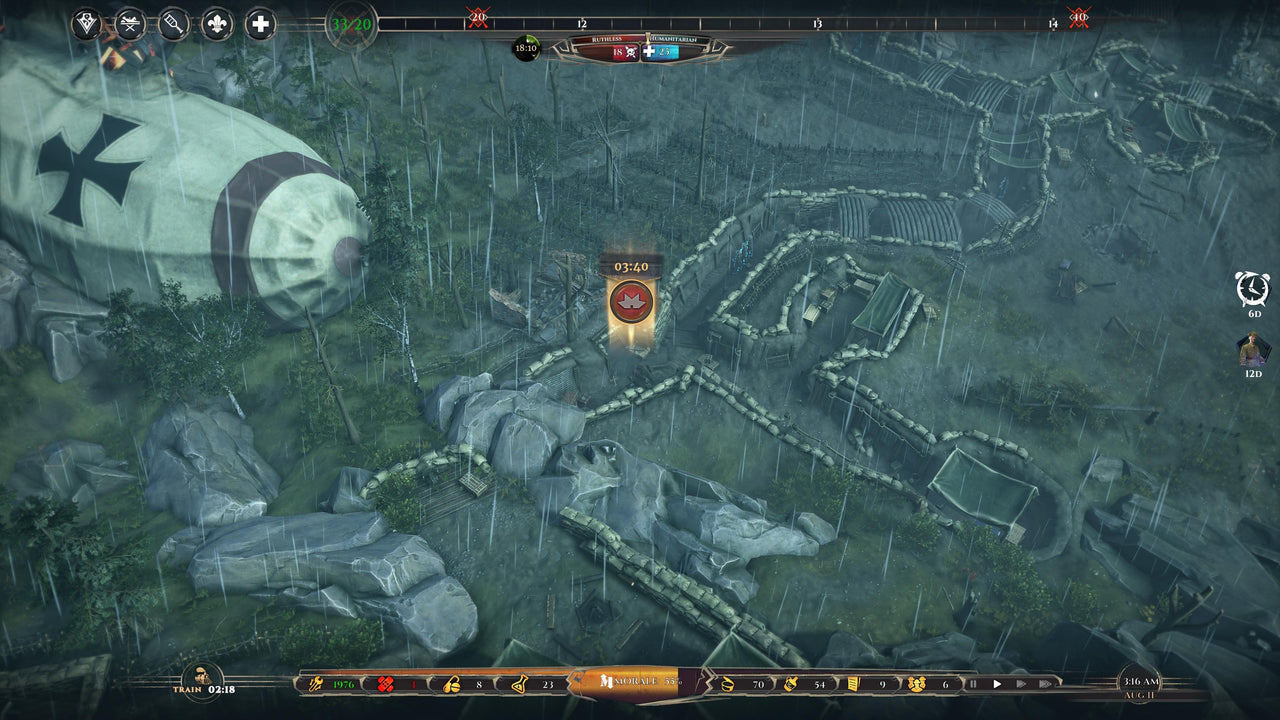Resume gameplay with the play button
Screen dimensions: 1280x720
click(x=997, y=686)
